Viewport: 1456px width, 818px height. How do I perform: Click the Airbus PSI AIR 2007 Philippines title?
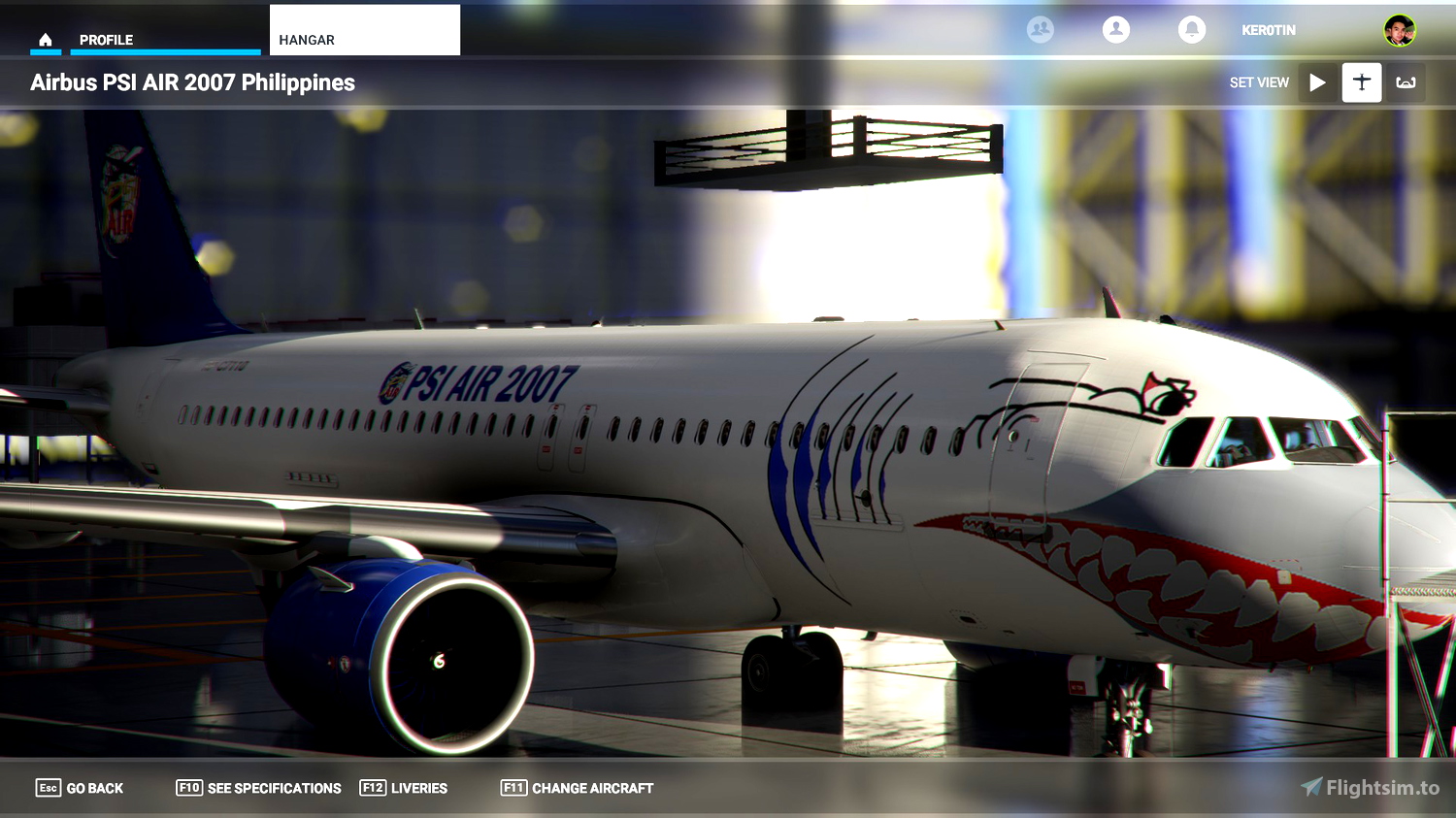point(194,82)
